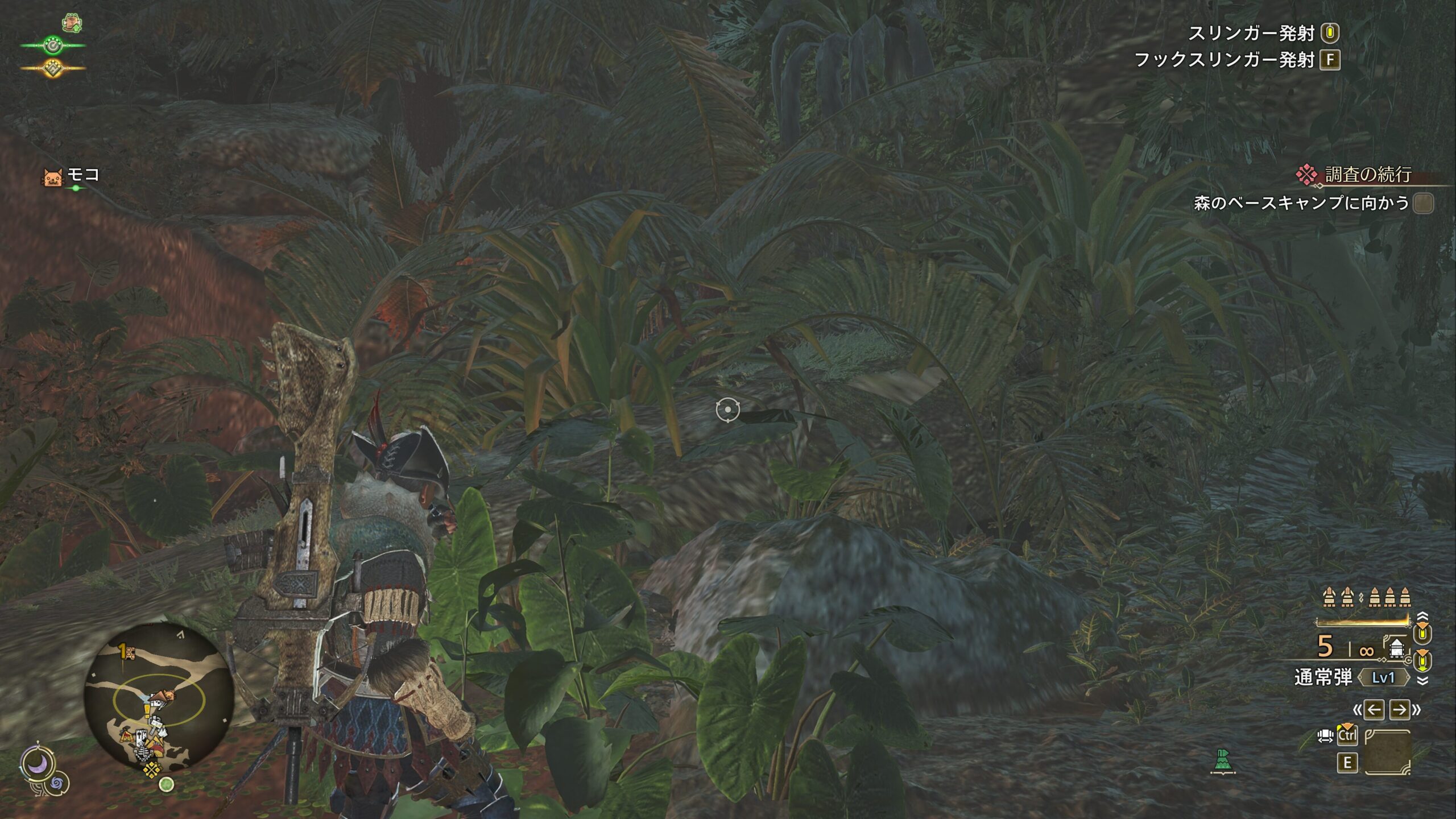Click the yellow diamond marker below the minimap
This screenshot has height=819, width=1456.
[x=152, y=770]
